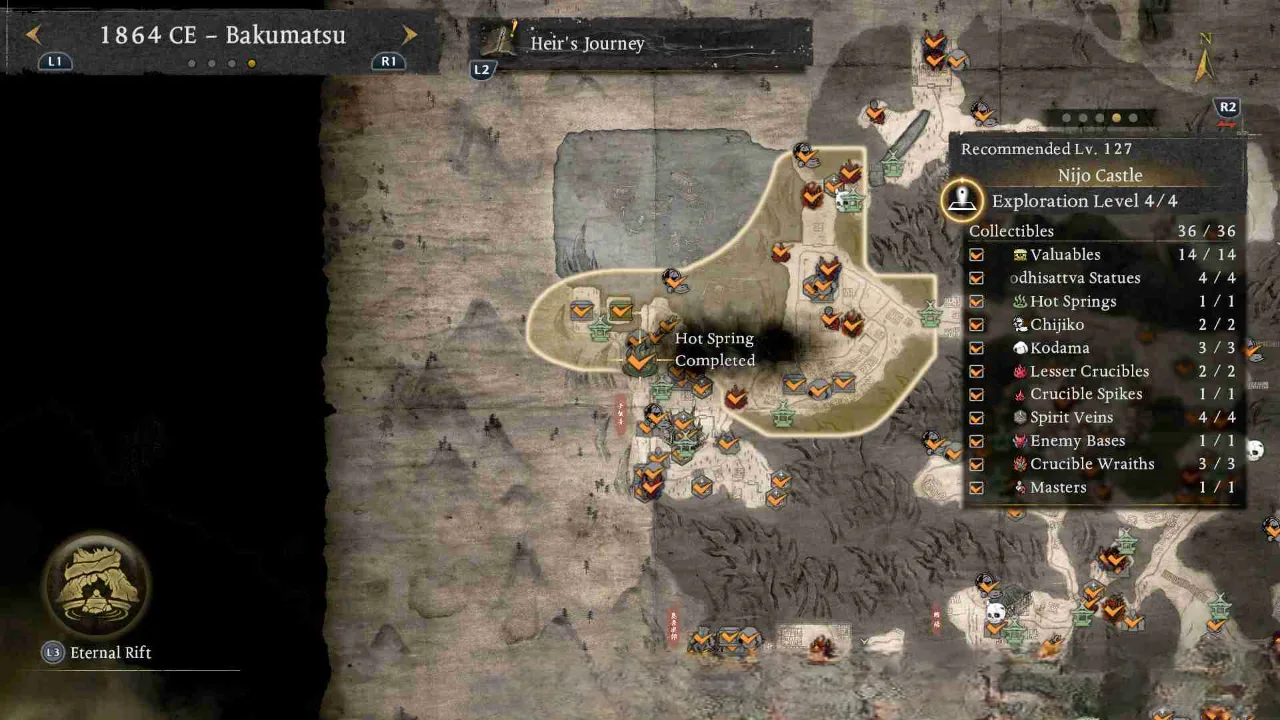Toggle the Spirit Veins checkbox

click(976, 418)
